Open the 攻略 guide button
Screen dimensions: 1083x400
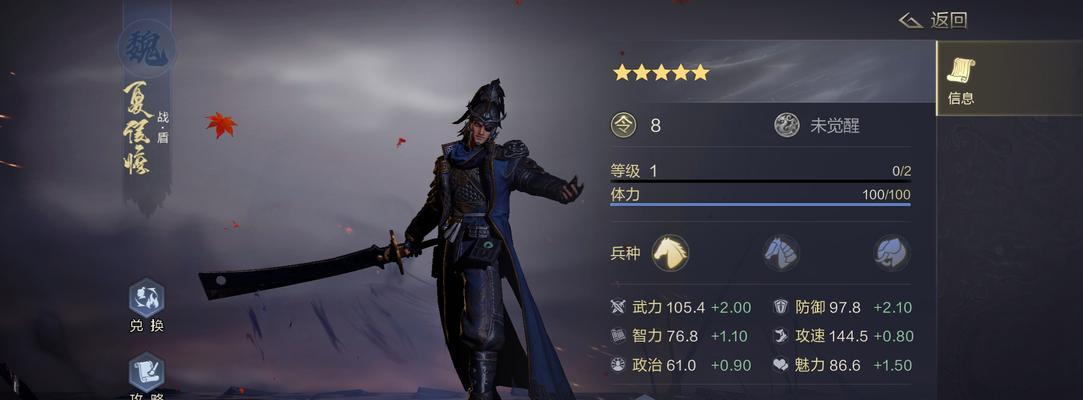click(146, 376)
